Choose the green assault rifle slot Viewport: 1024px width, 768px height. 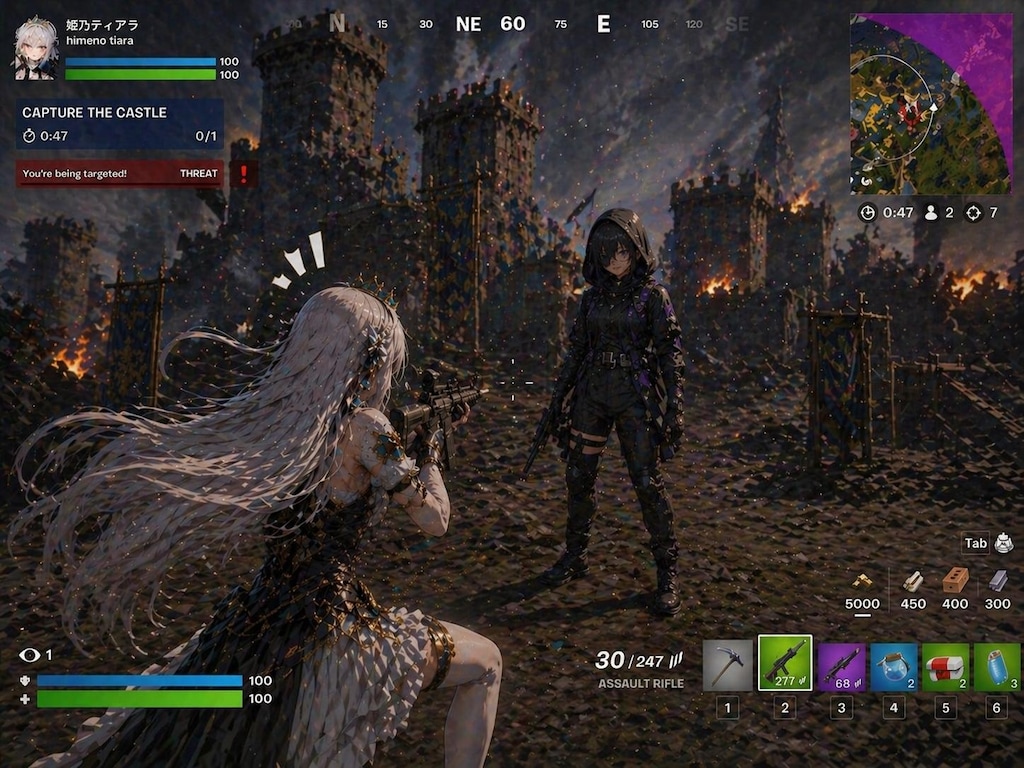pos(785,664)
